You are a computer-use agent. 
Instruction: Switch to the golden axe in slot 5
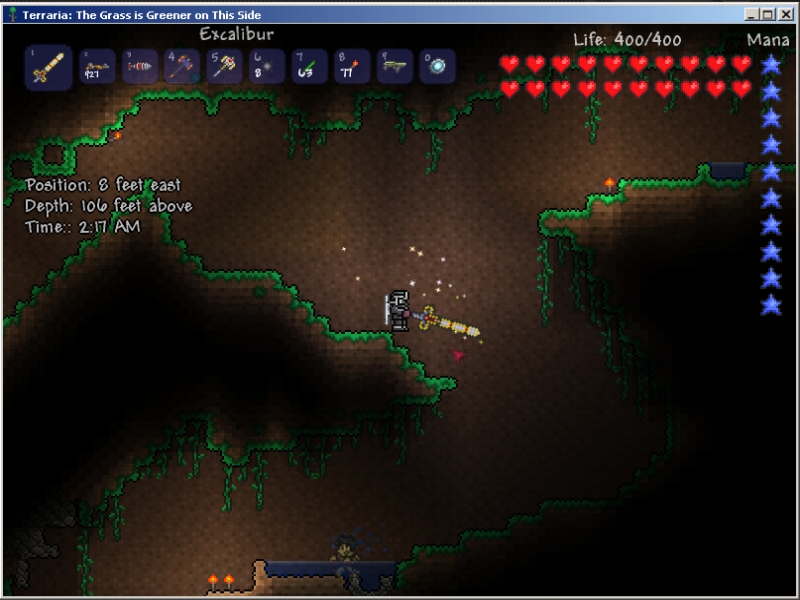click(x=224, y=67)
